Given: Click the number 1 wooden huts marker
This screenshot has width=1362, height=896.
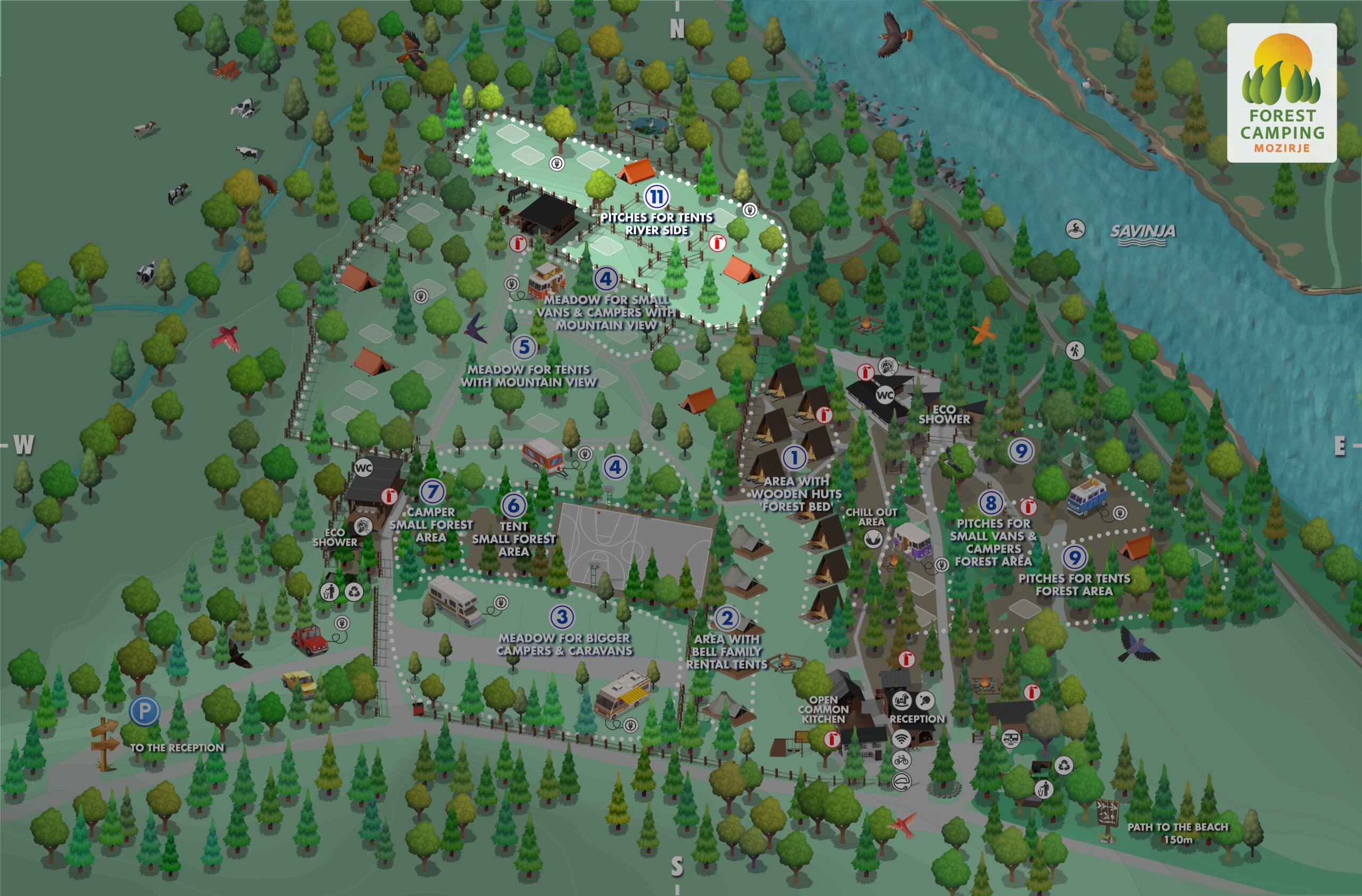Looking at the screenshot, I should (794, 457).
